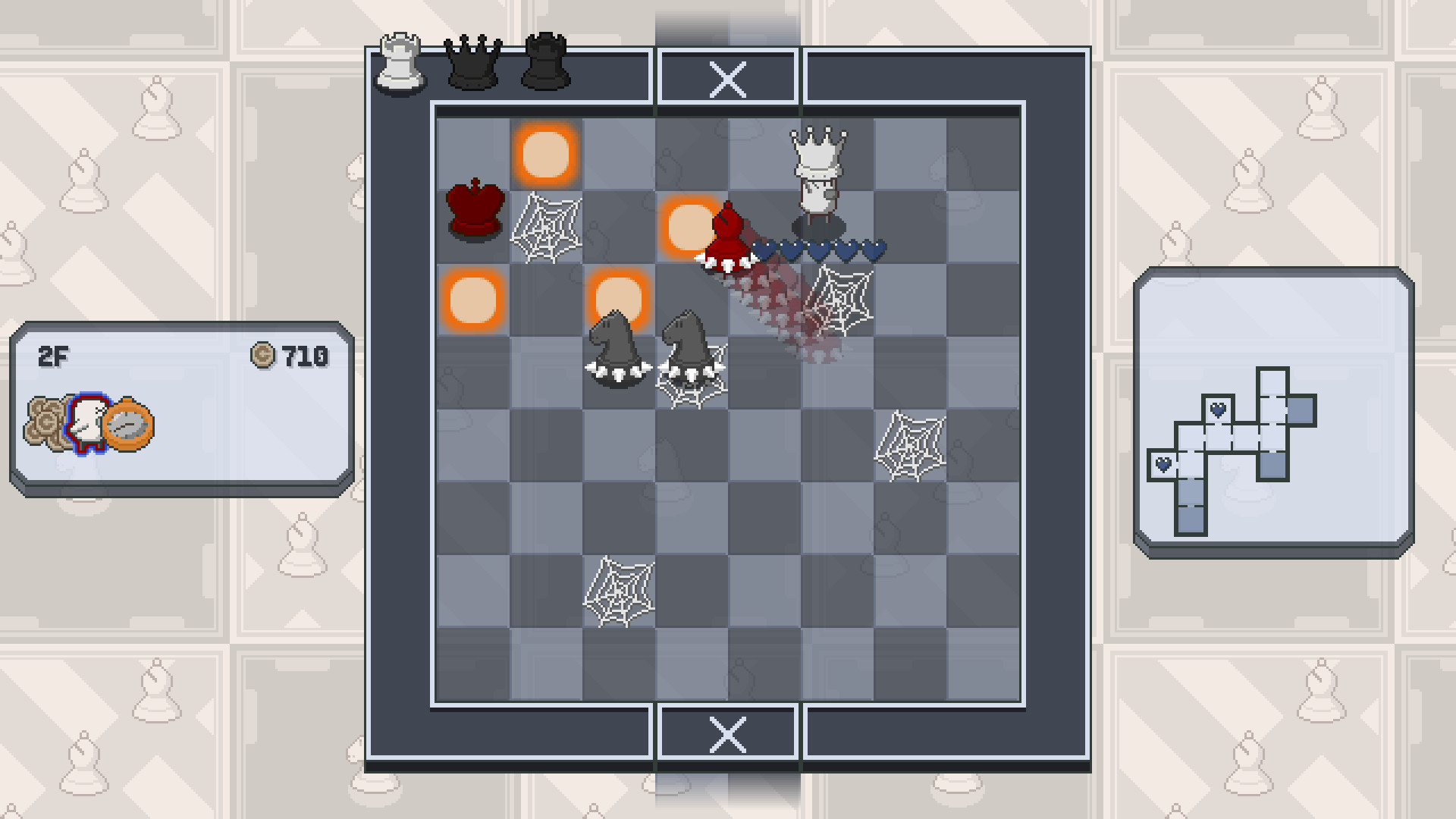
Task: Click the topmost orange highlighted move square
Action: point(546,154)
